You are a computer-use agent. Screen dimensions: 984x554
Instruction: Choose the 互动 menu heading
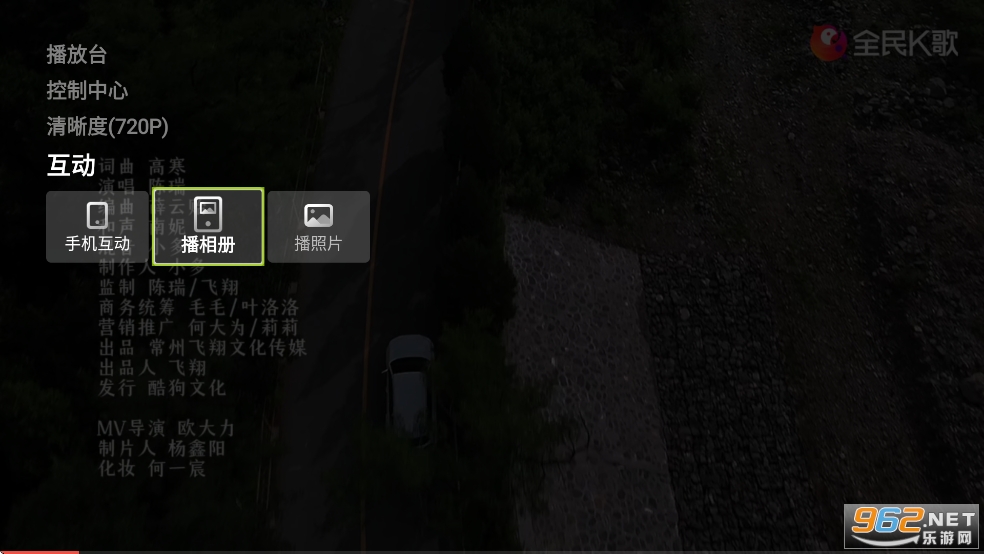click(71, 165)
